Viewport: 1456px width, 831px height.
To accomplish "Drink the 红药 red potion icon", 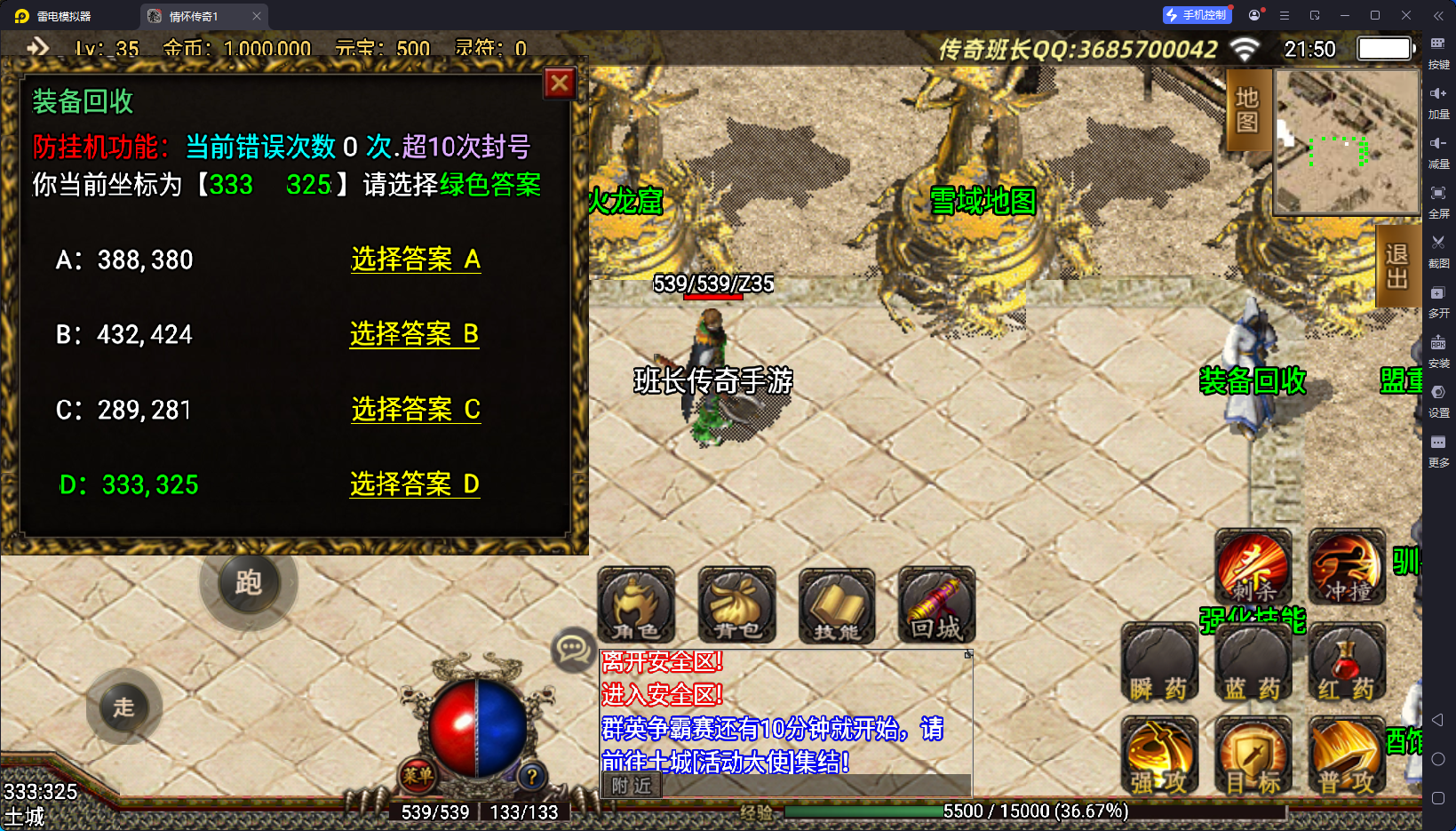I will tap(1346, 664).
